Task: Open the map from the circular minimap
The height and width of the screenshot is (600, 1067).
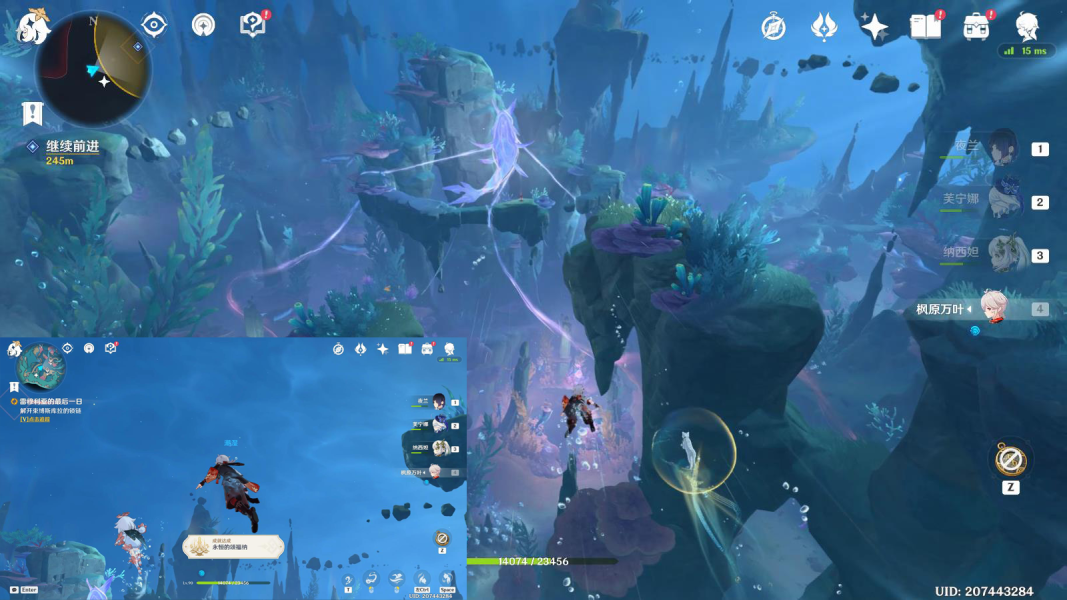Action: pos(93,68)
